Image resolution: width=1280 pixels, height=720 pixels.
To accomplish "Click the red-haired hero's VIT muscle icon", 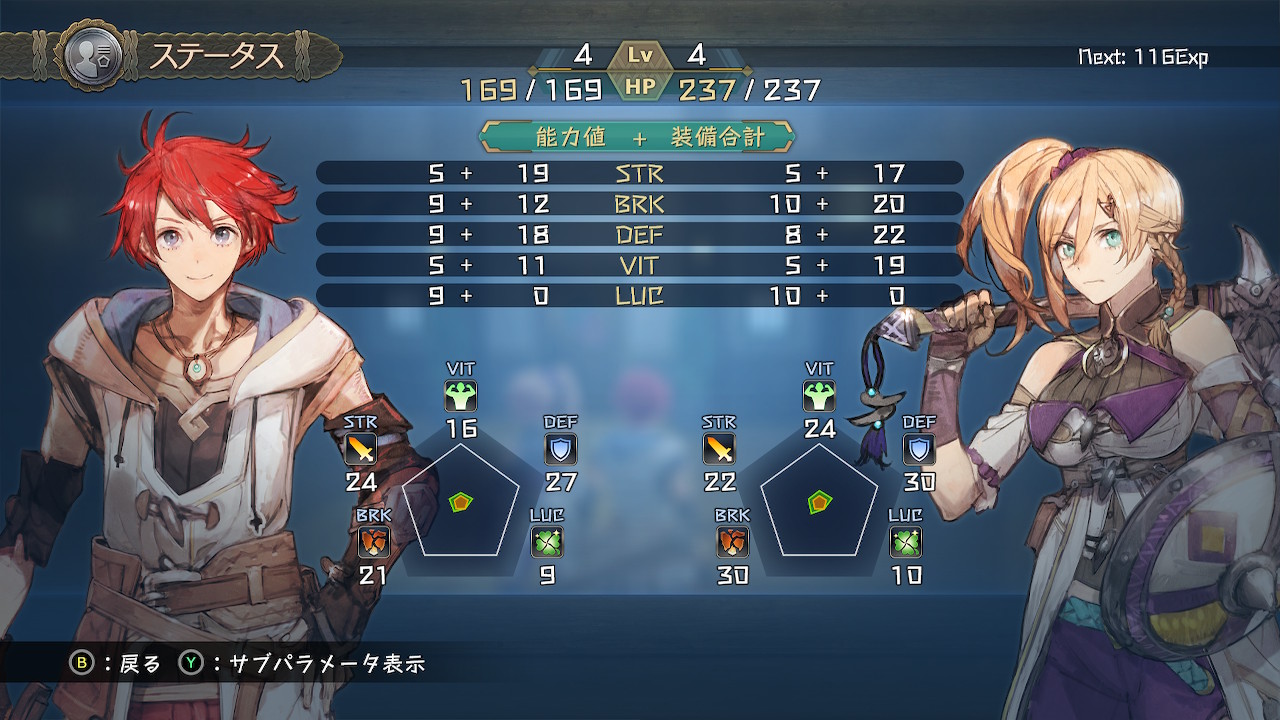I will pos(461,396).
